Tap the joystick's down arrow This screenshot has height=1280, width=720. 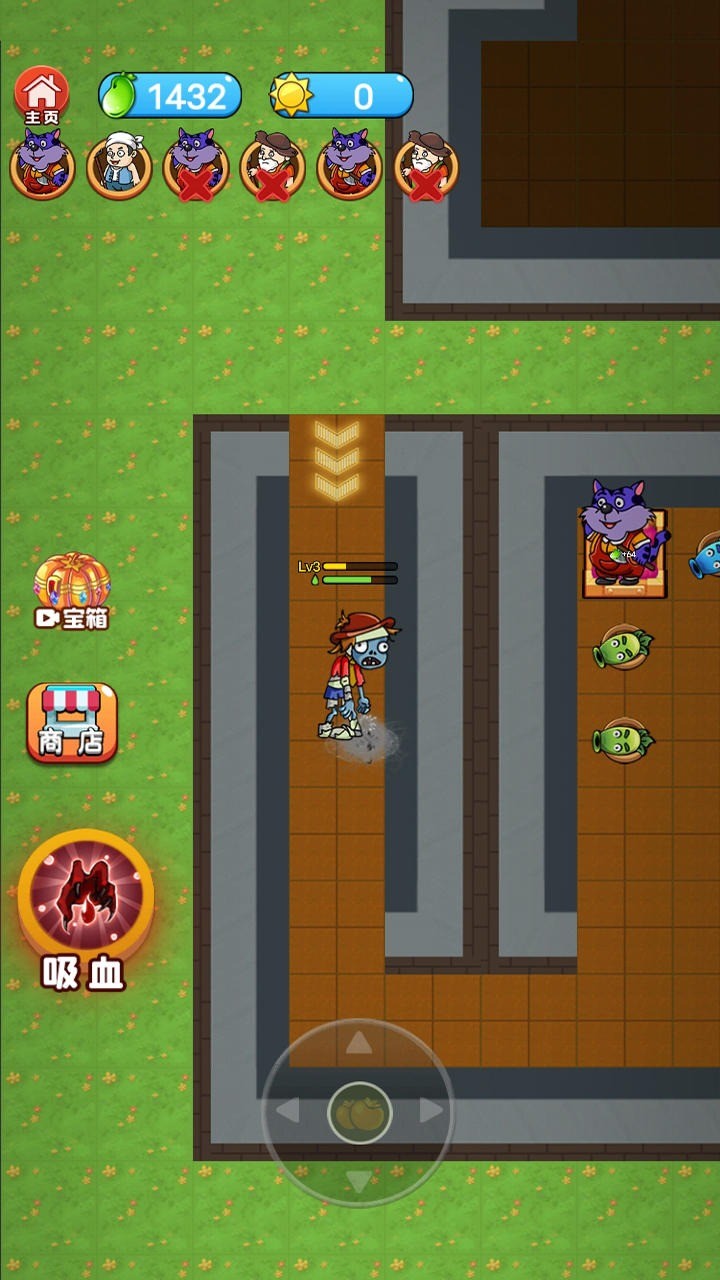click(x=359, y=1180)
